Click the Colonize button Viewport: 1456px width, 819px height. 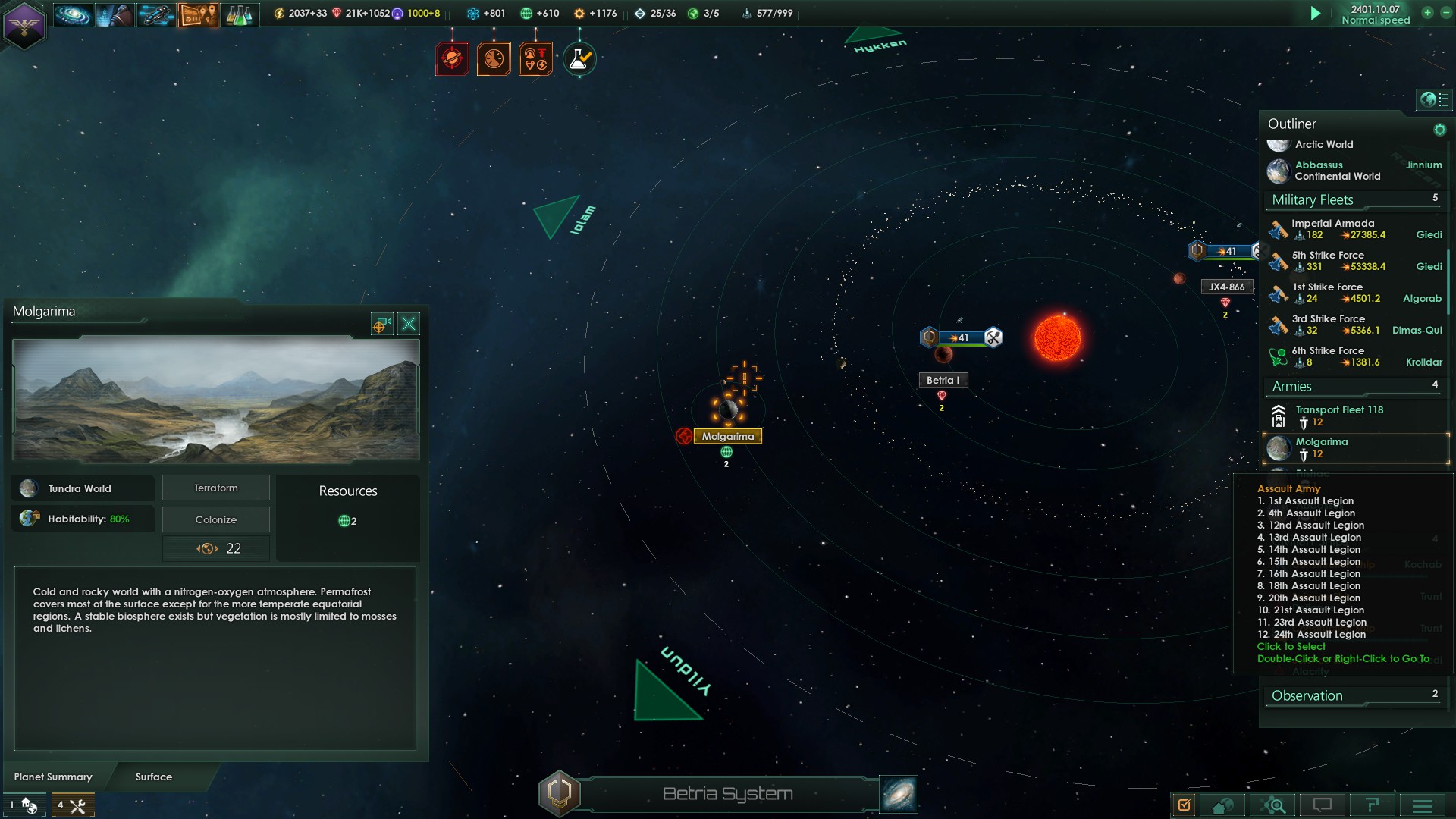[216, 519]
